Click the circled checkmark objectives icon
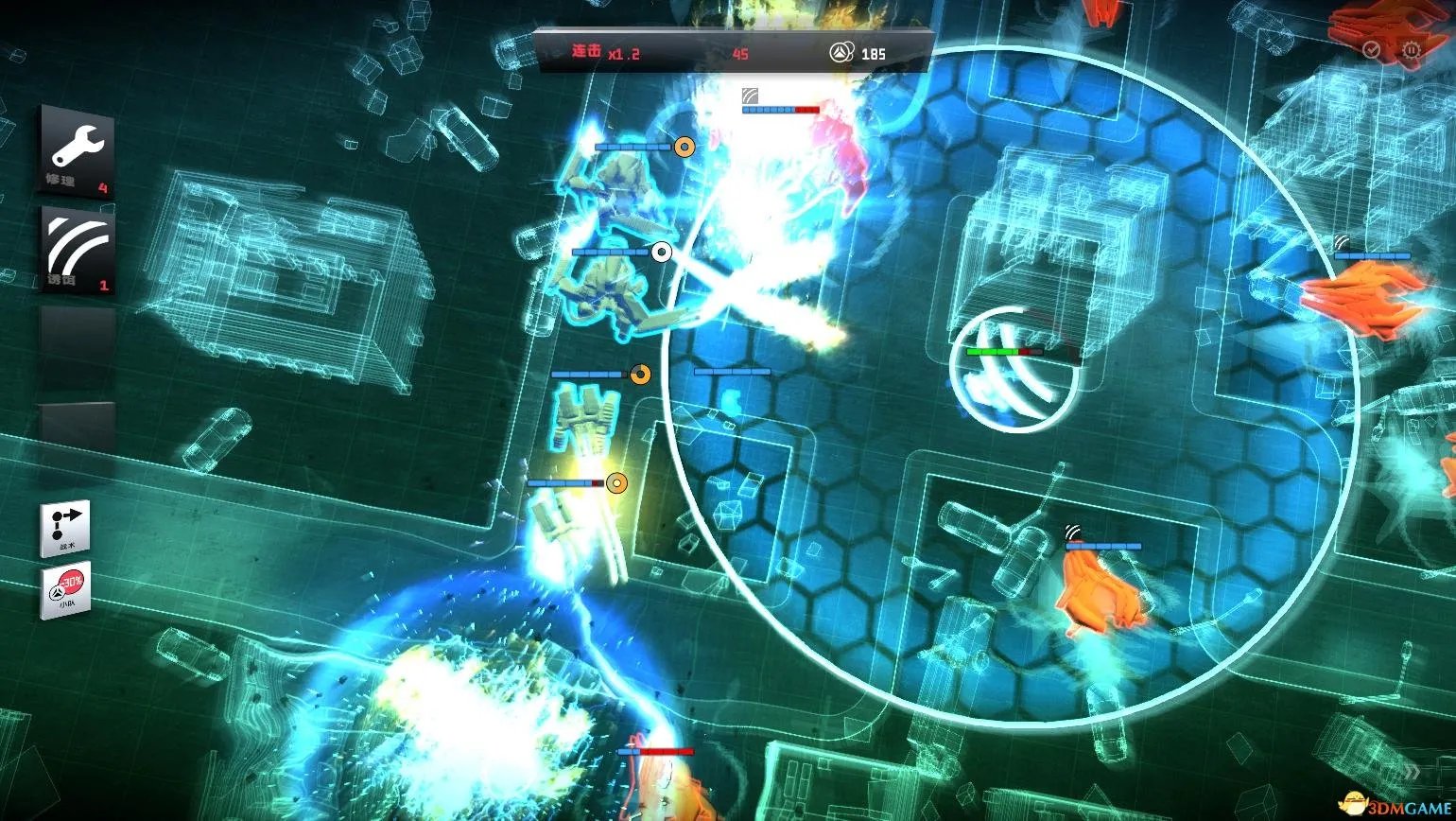The image size is (1456, 821). tap(1372, 50)
